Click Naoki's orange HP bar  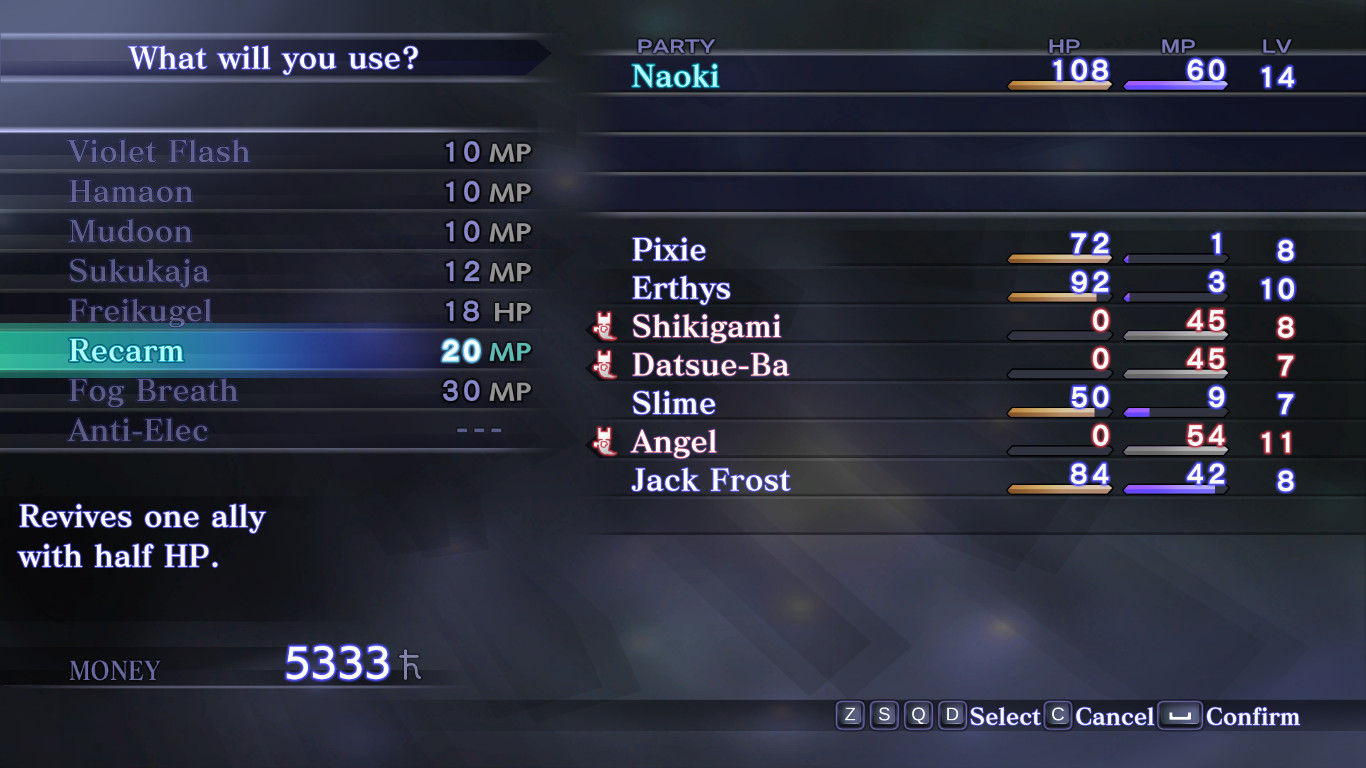pyautogui.click(x=1060, y=85)
